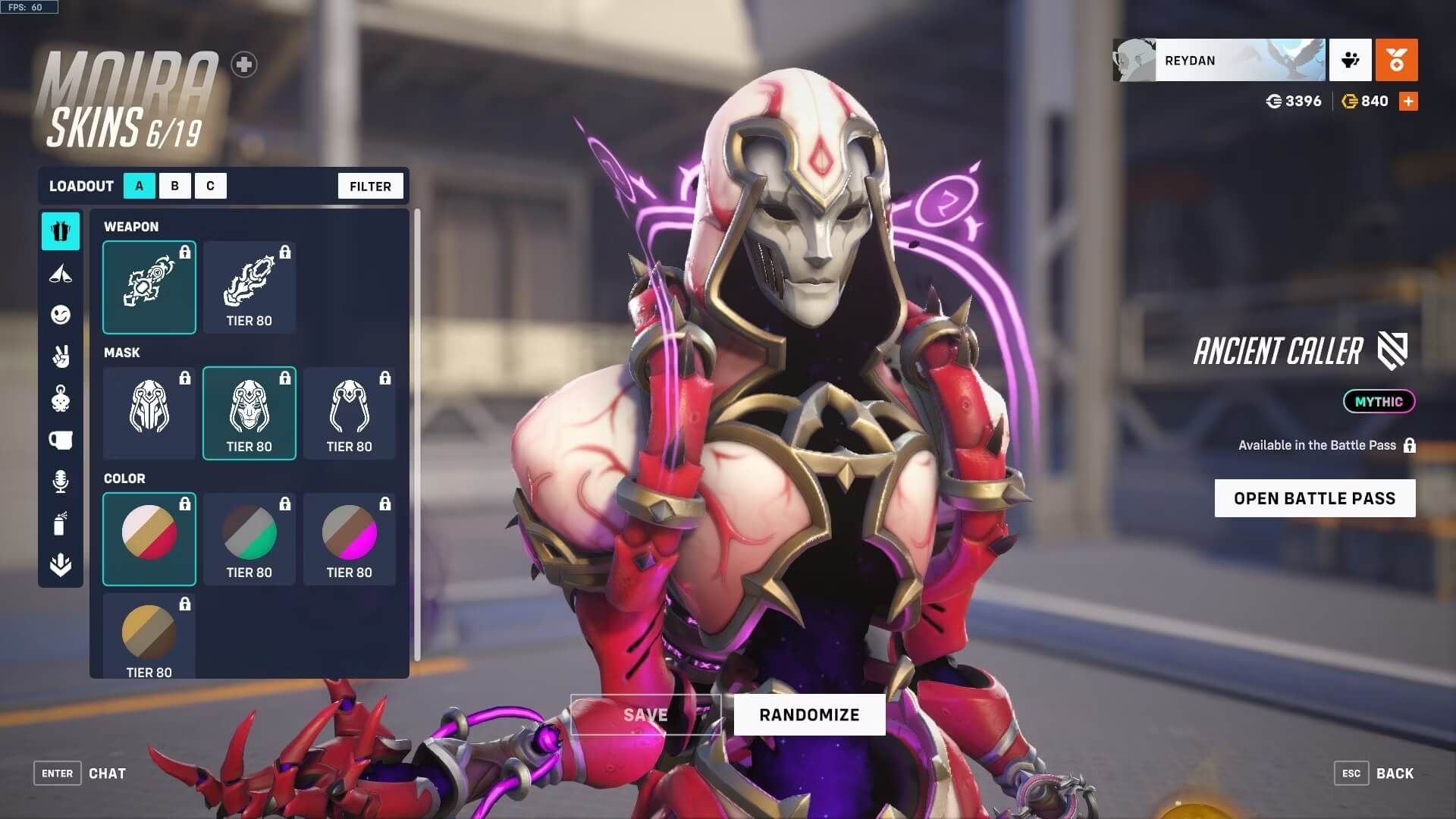
Task: Save the current loadout
Action: [645, 714]
